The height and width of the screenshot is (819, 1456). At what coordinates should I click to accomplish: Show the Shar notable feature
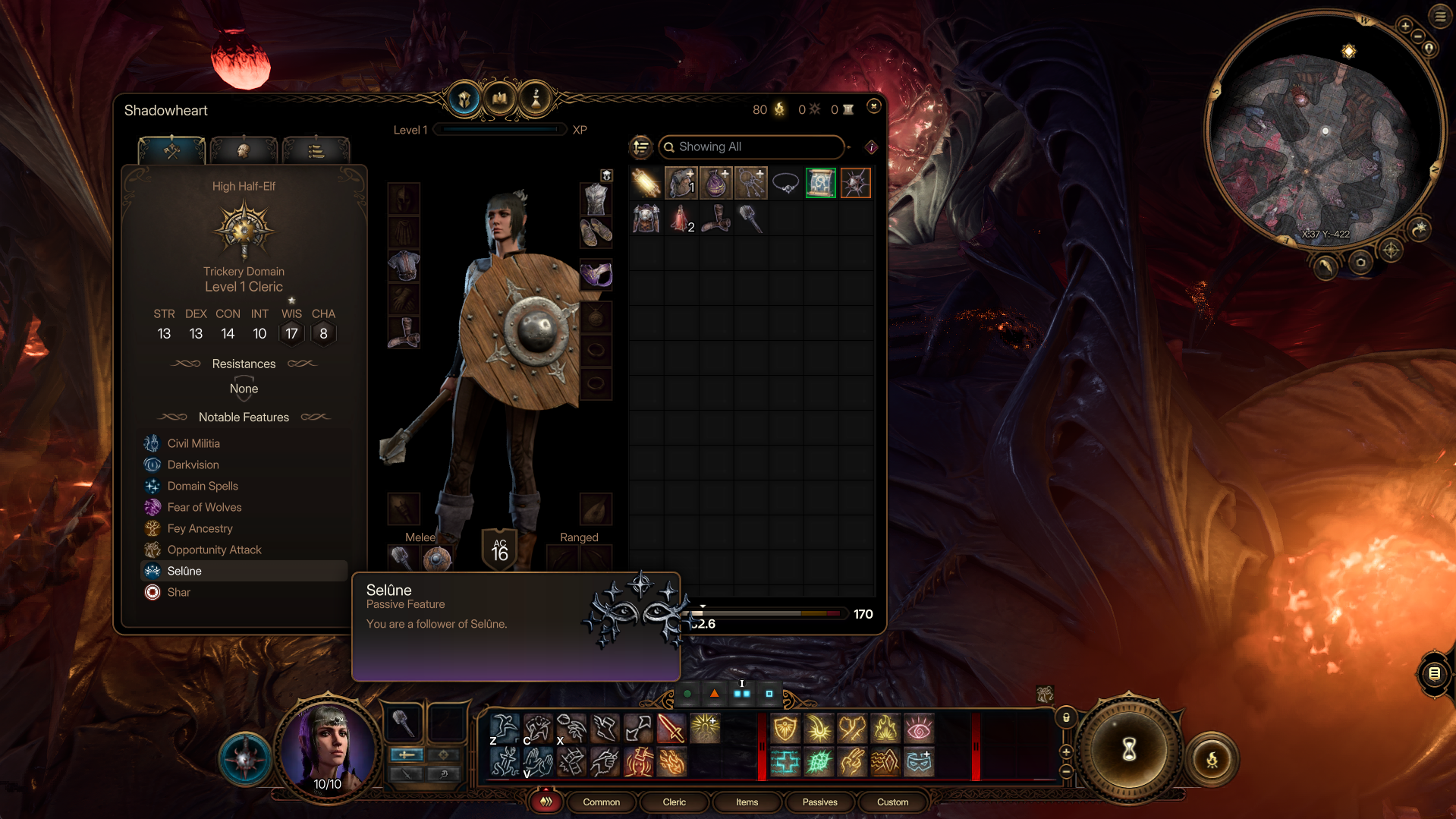(x=179, y=592)
